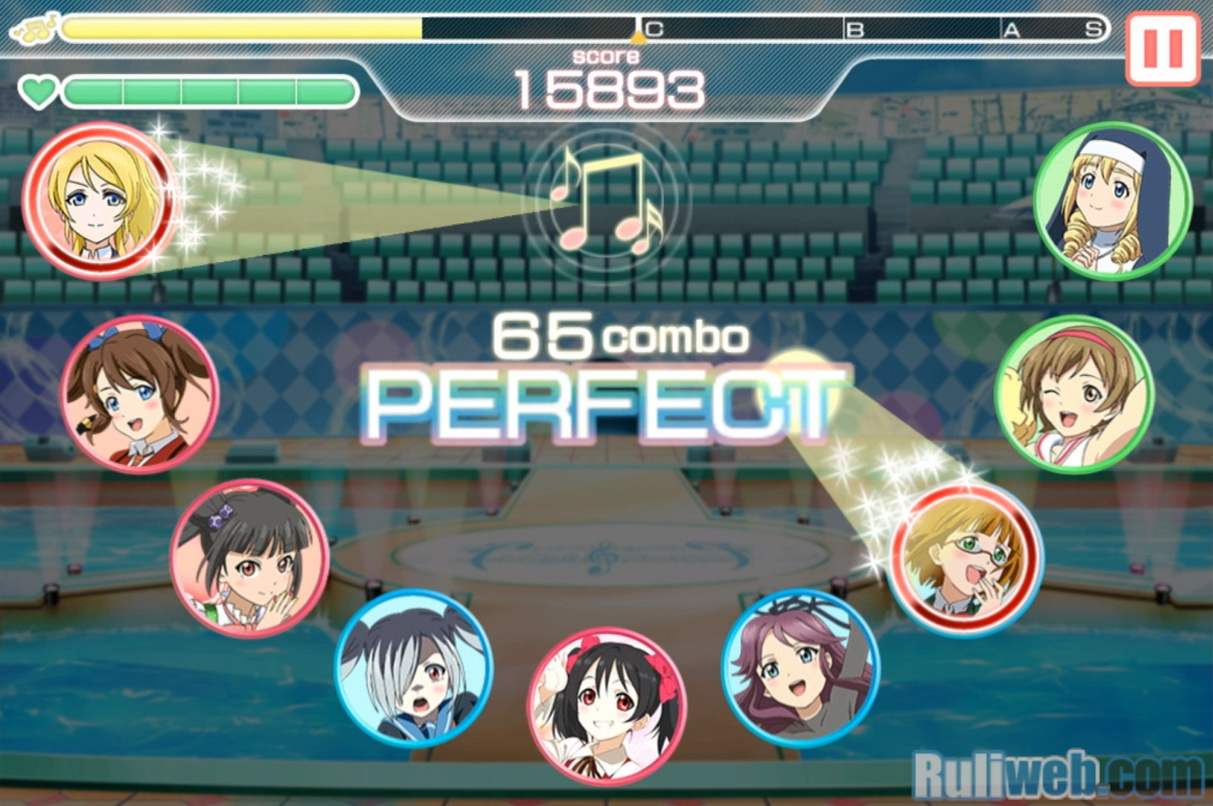Tap the black-haired girl with purple bow
The height and width of the screenshot is (806, 1213).
[x=249, y=558]
